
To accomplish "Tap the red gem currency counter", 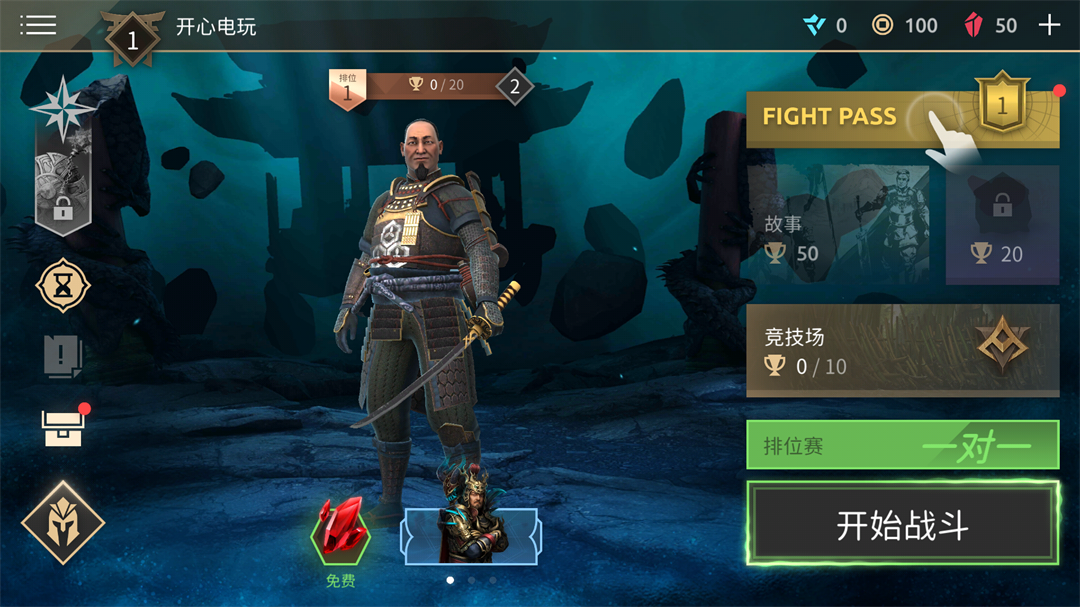I will pyautogui.click(x=990, y=26).
